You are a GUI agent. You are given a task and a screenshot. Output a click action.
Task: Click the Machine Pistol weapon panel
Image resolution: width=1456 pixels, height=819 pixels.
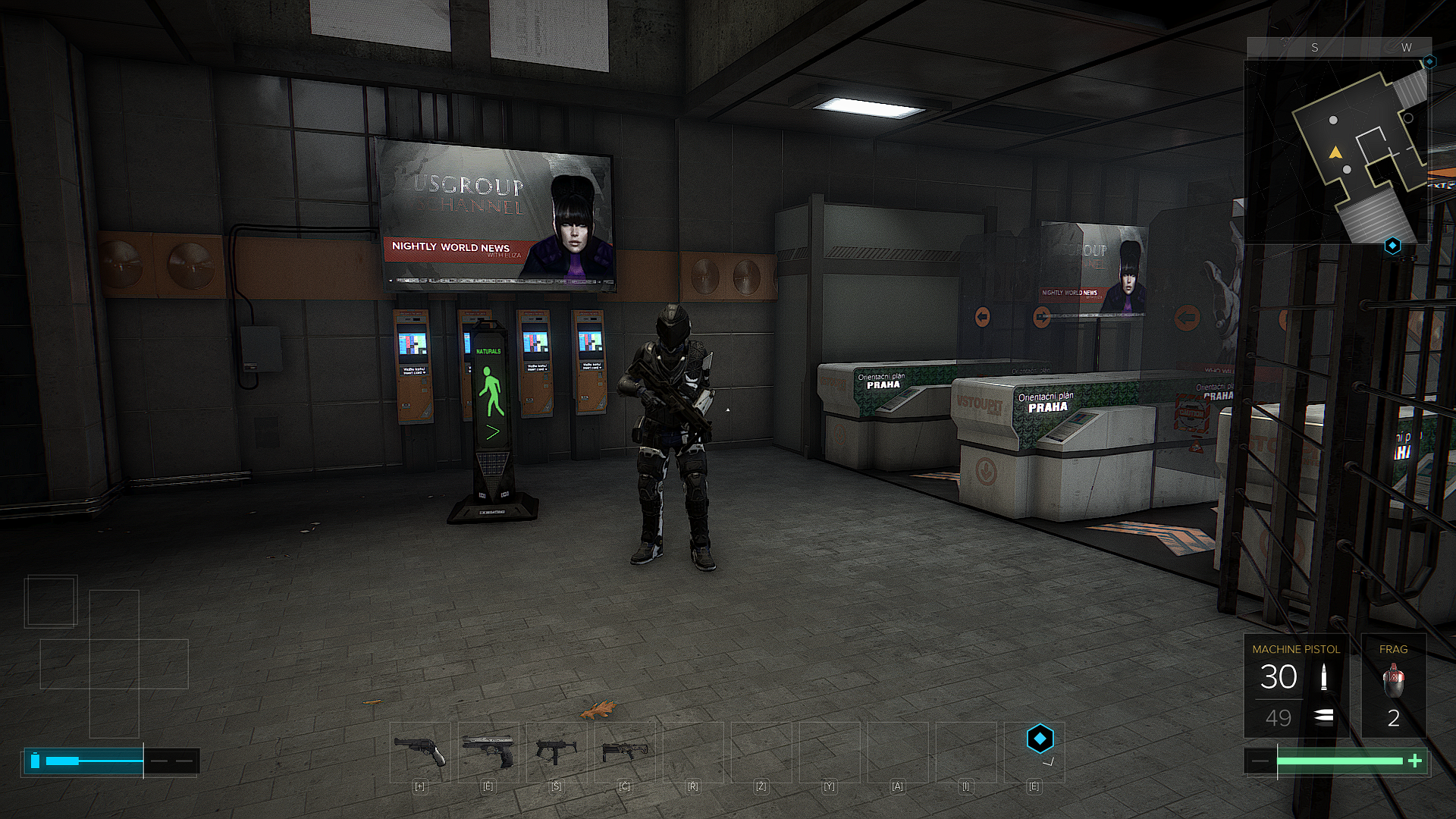point(1295,686)
